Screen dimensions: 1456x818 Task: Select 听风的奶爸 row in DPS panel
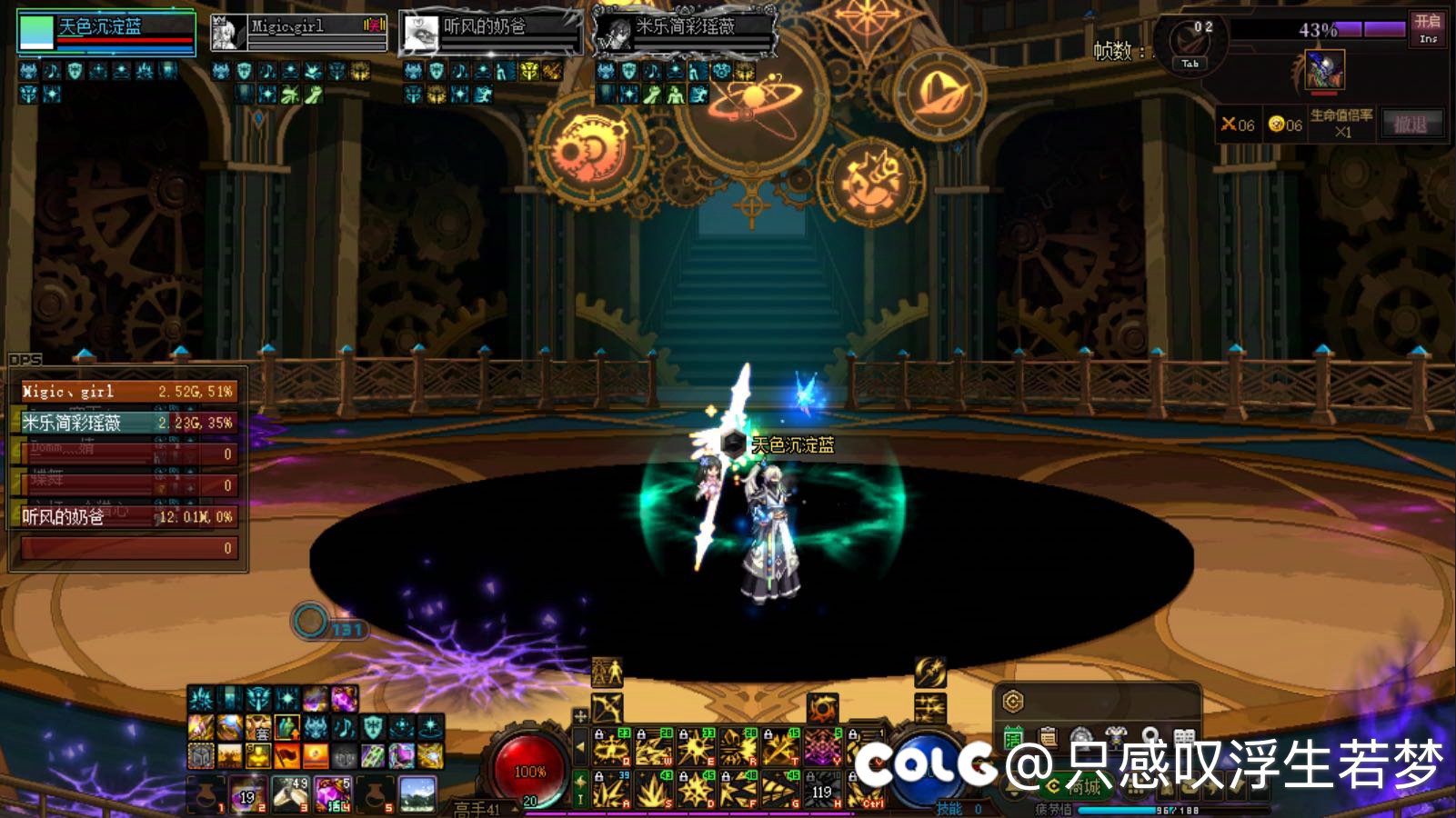pyautogui.click(x=127, y=516)
